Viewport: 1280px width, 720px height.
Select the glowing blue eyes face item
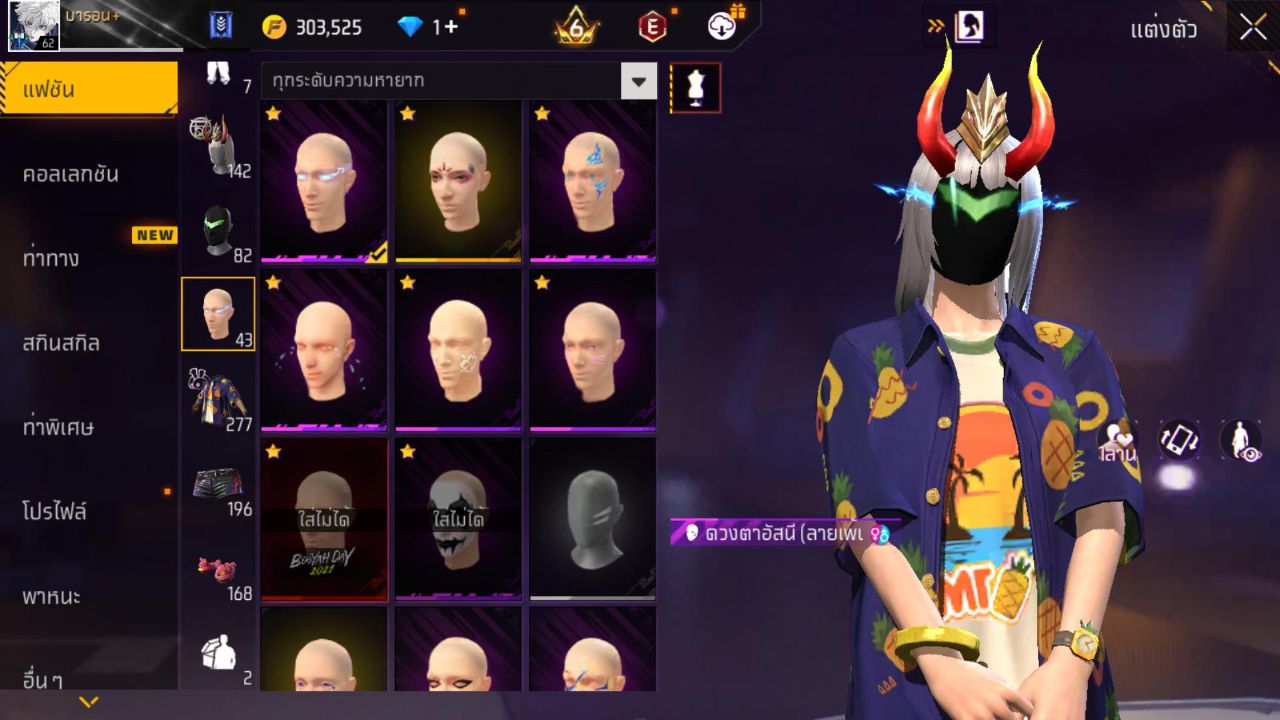pos(324,180)
